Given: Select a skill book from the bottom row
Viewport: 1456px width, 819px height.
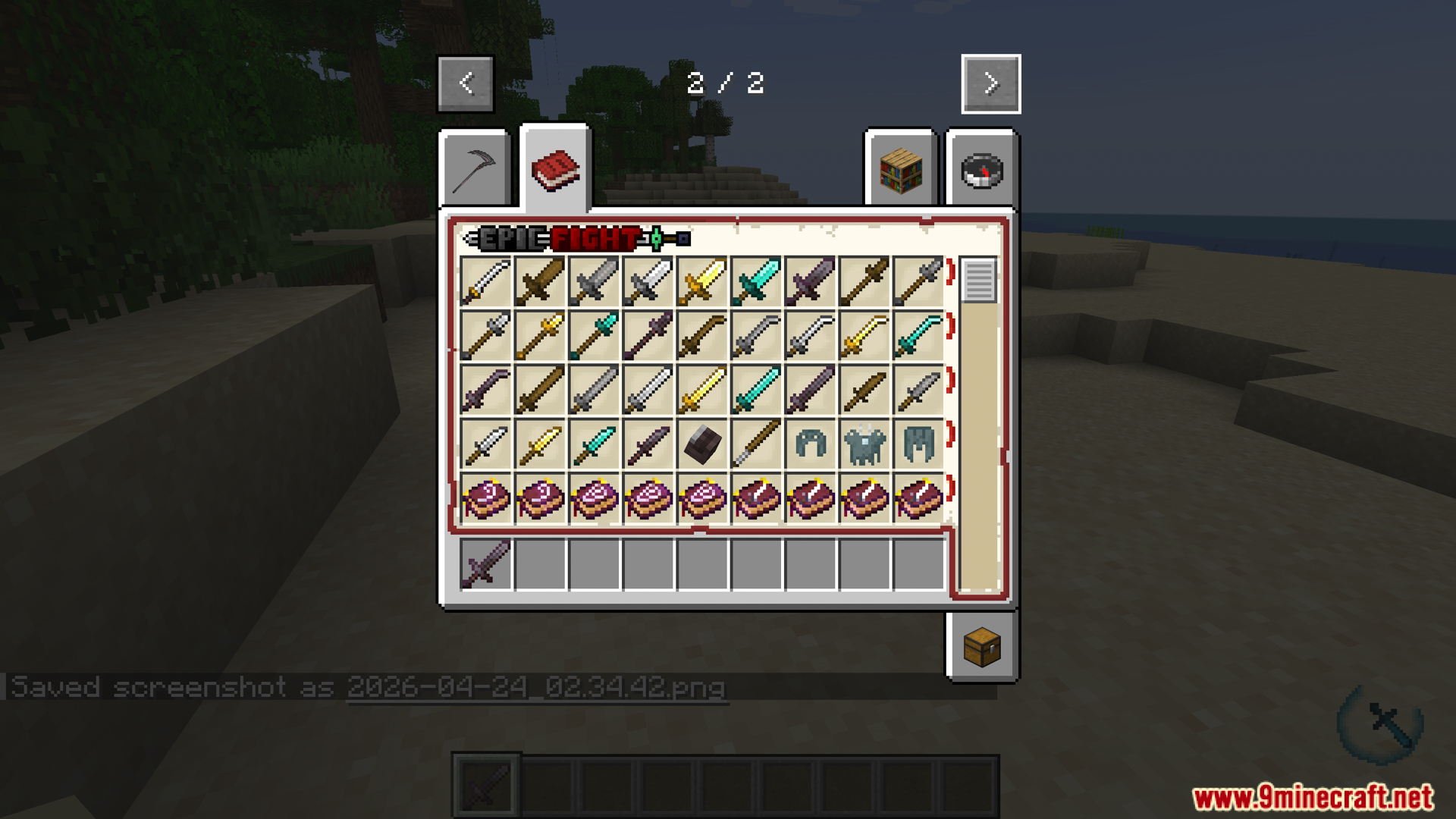Looking at the screenshot, I should point(486,498).
